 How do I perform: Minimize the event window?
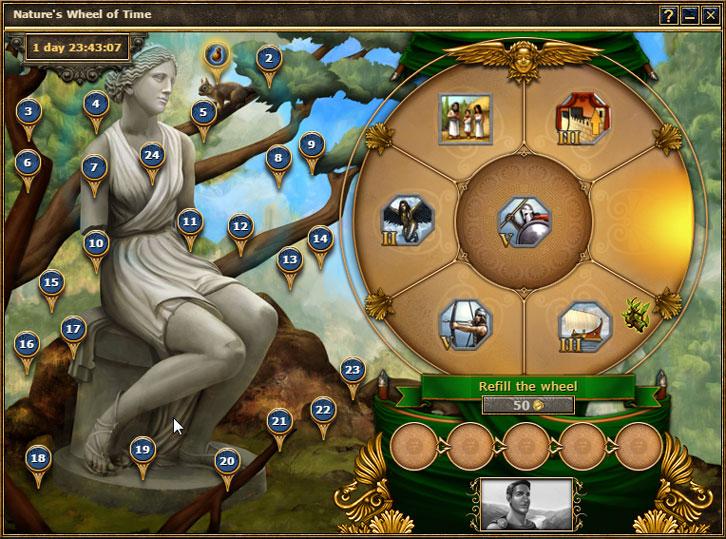click(x=690, y=16)
